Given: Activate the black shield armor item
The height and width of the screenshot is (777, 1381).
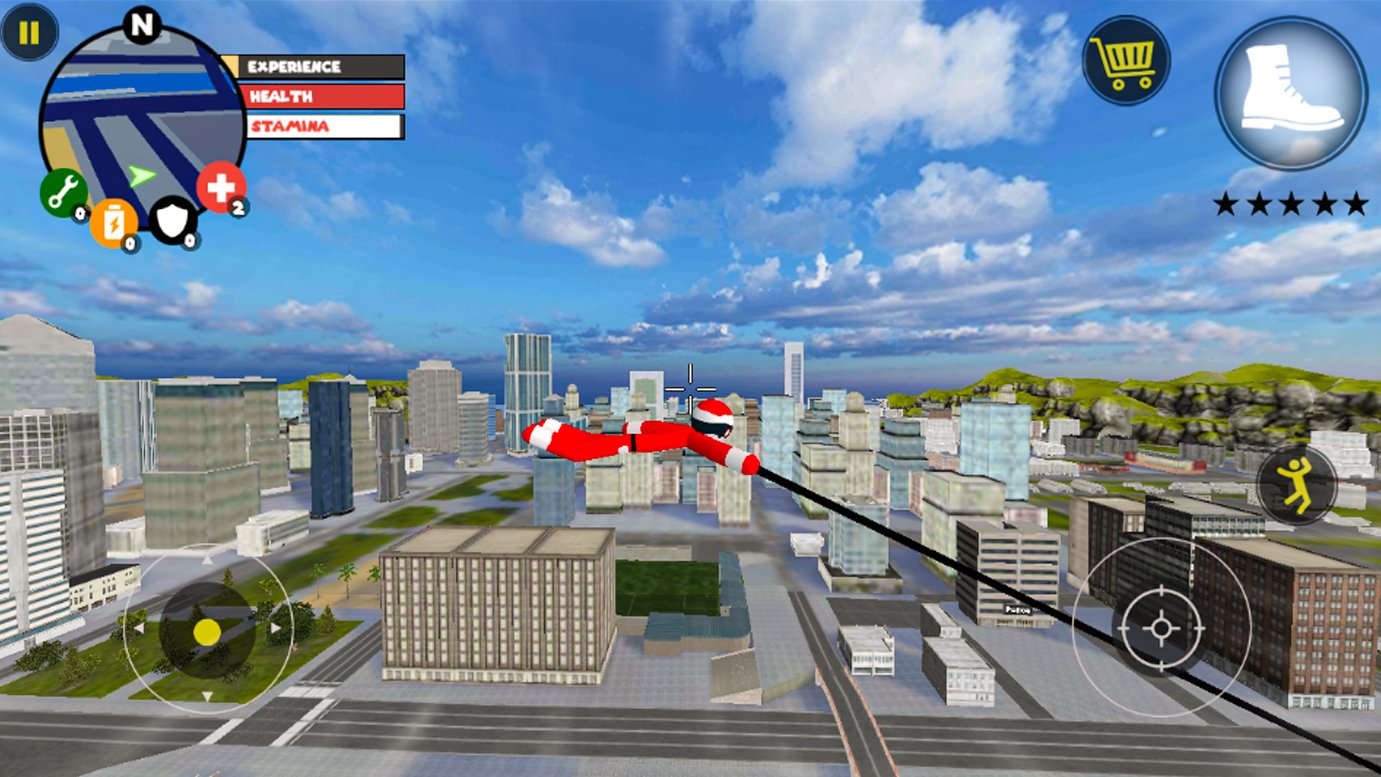Looking at the screenshot, I should point(172,220).
